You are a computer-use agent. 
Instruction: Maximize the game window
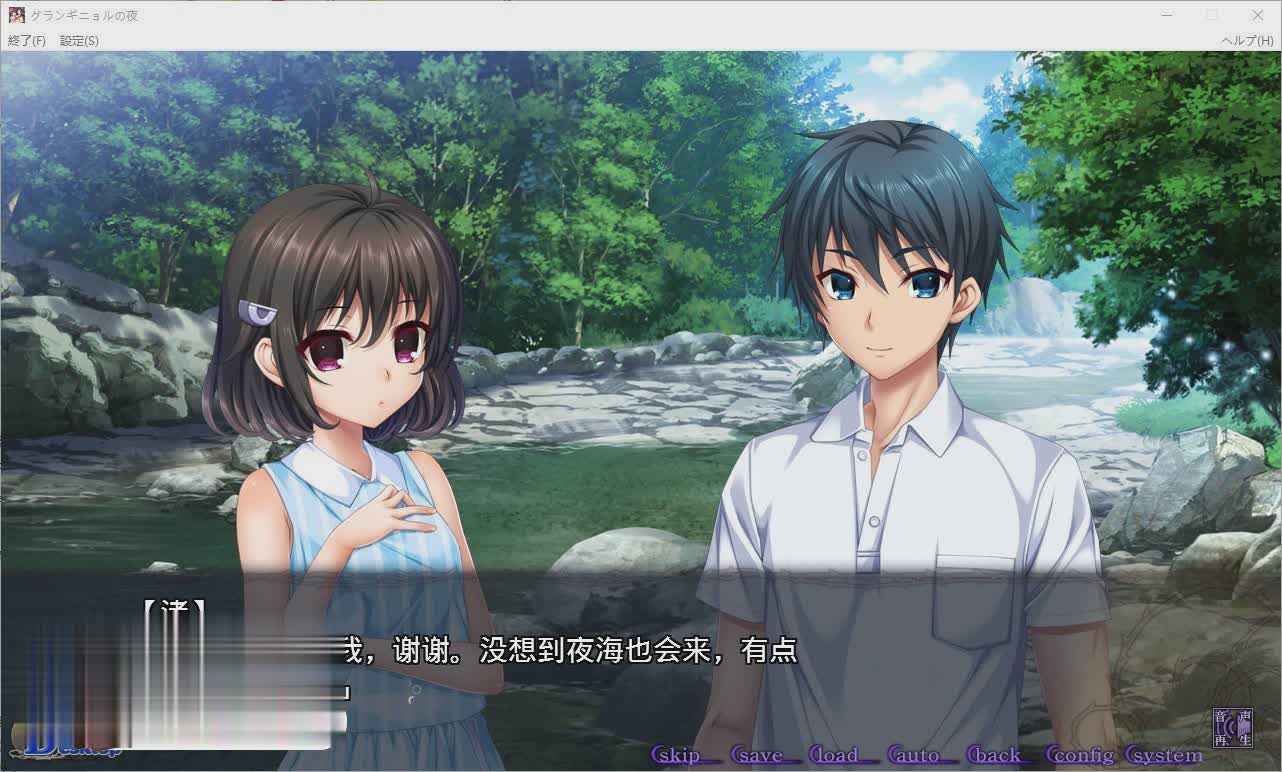[x=1211, y=15]
